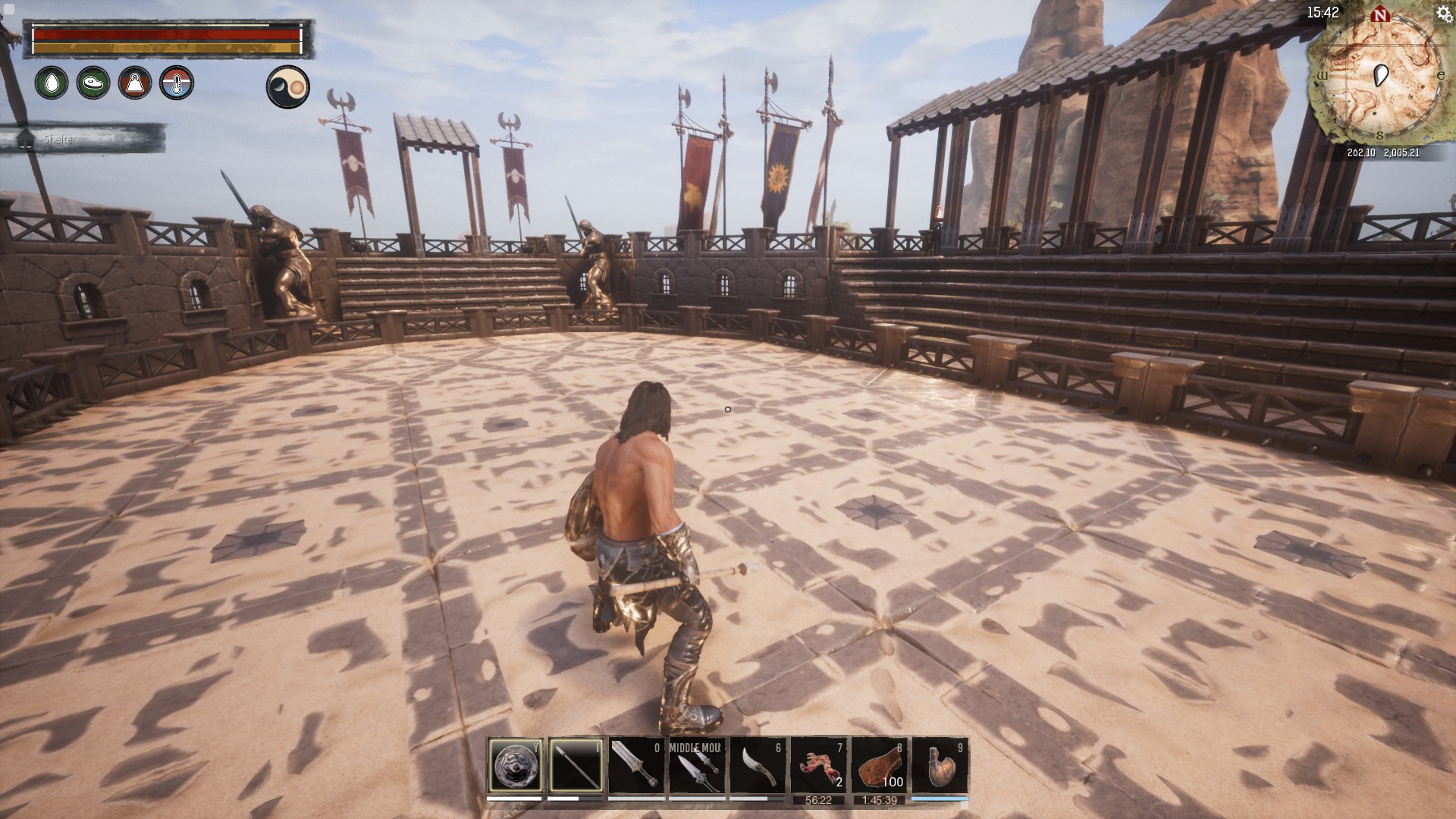1456x819 pixels.
Task: Open the gear settings icon
Action: pyautogui.click(x=1444, y=12)
